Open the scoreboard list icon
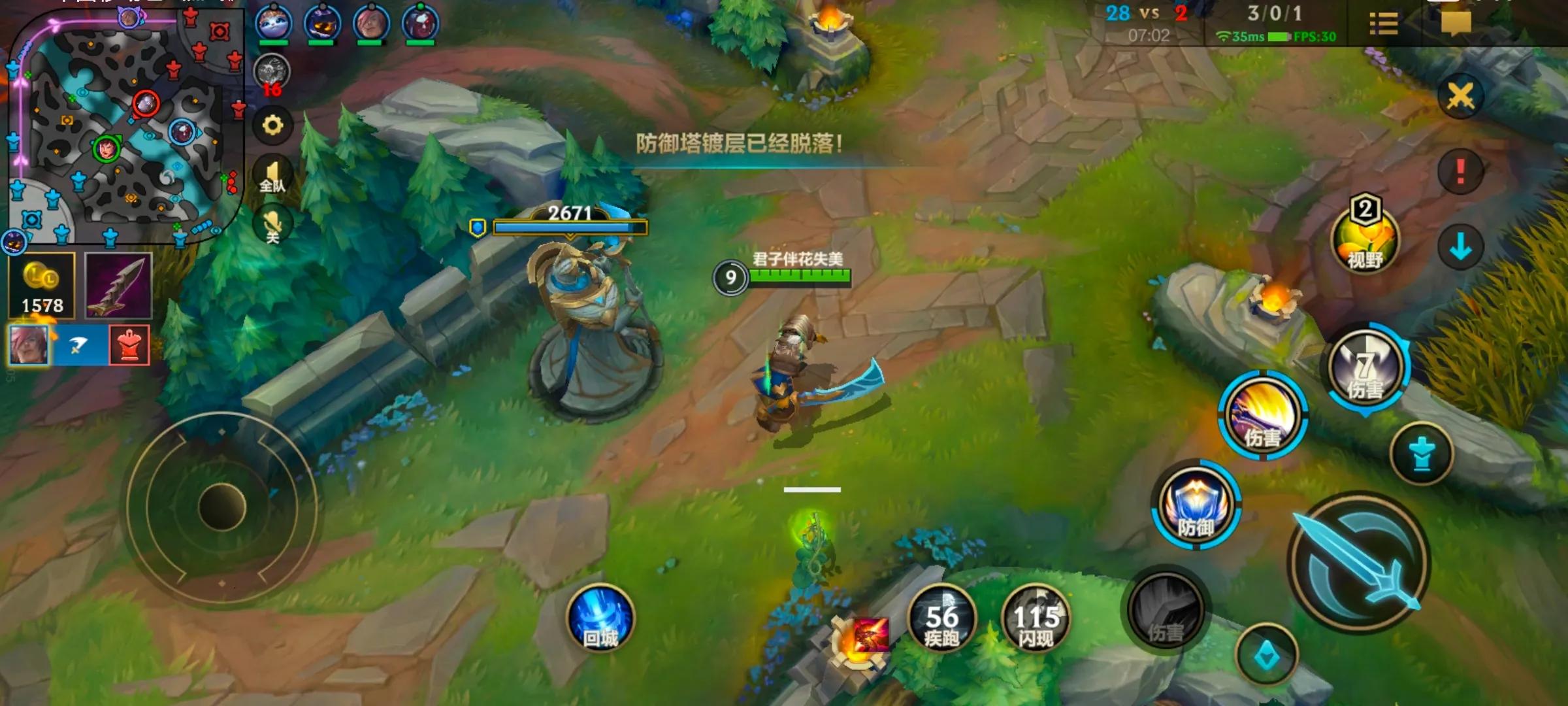The width and height of the screenshot is (1568, 706). point(1383,24)
